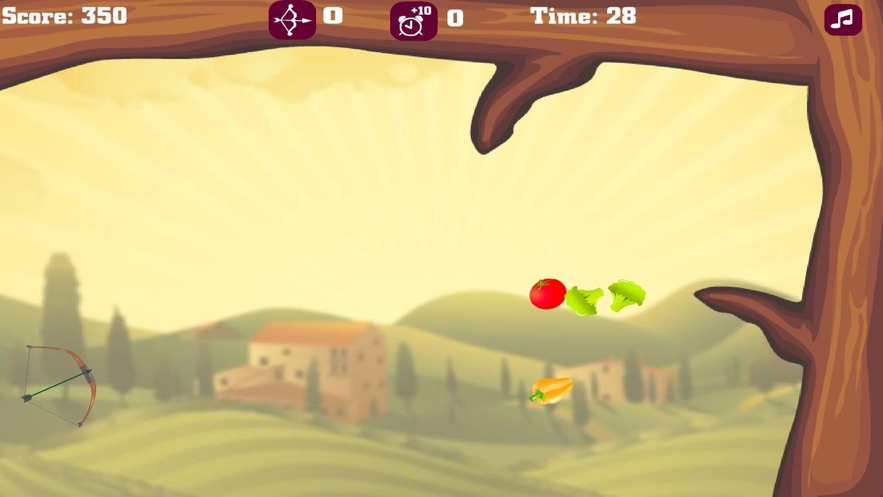Activate the bow multi-arrow power-up
883x497 pixels.
(292, 19)
